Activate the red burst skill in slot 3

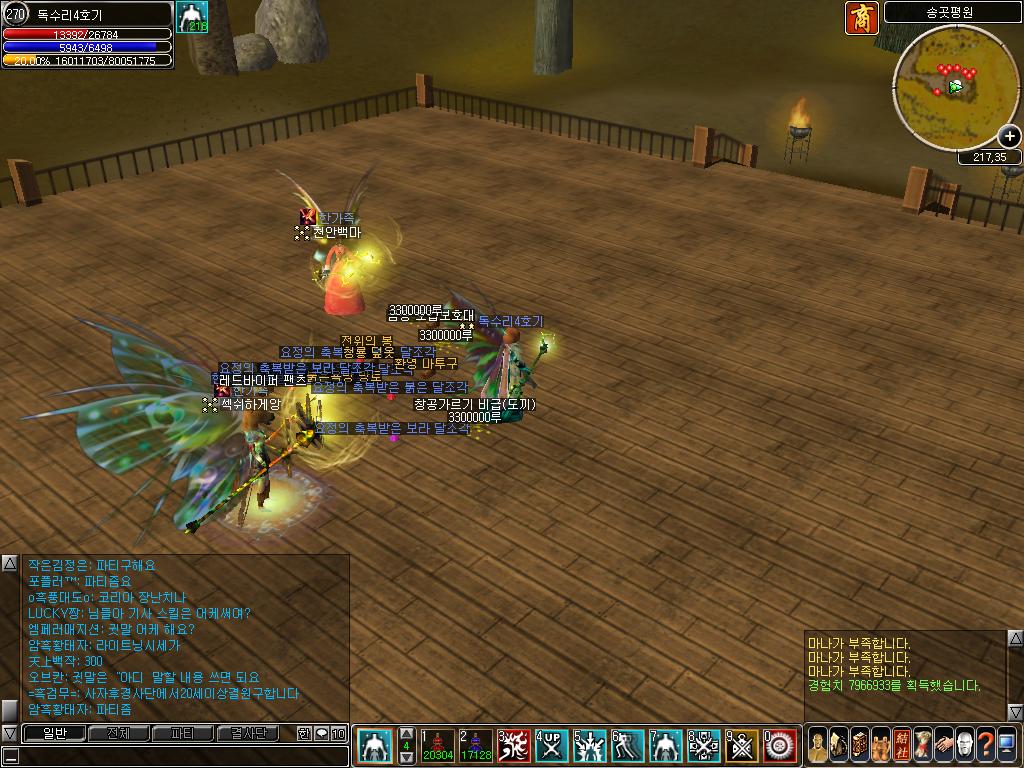pyautogui.click(x=514, y=746)
